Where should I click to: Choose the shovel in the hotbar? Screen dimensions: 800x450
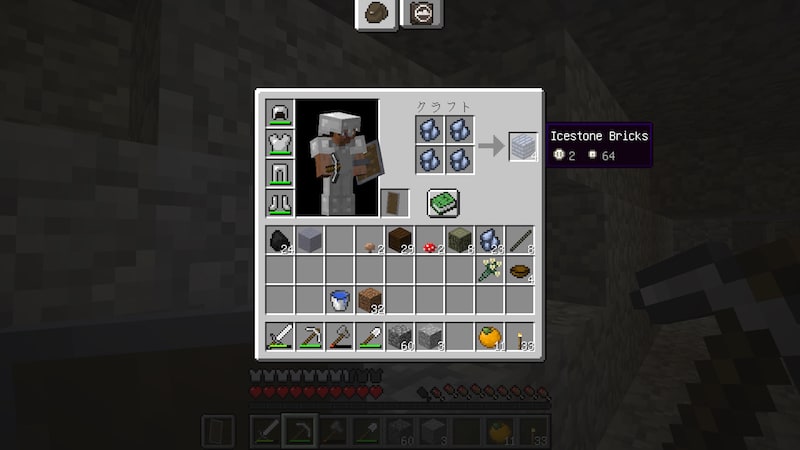[x=369, y=337]
